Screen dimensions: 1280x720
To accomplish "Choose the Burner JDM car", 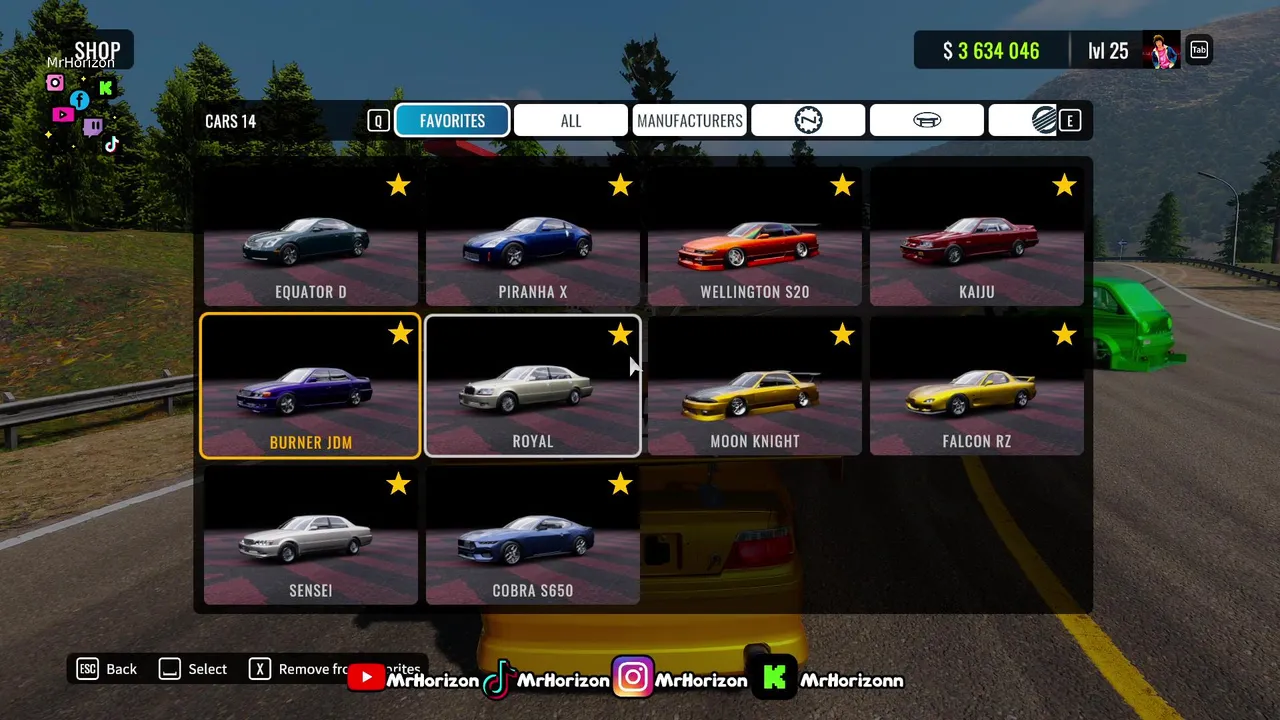I will click(x=310, y=387).
